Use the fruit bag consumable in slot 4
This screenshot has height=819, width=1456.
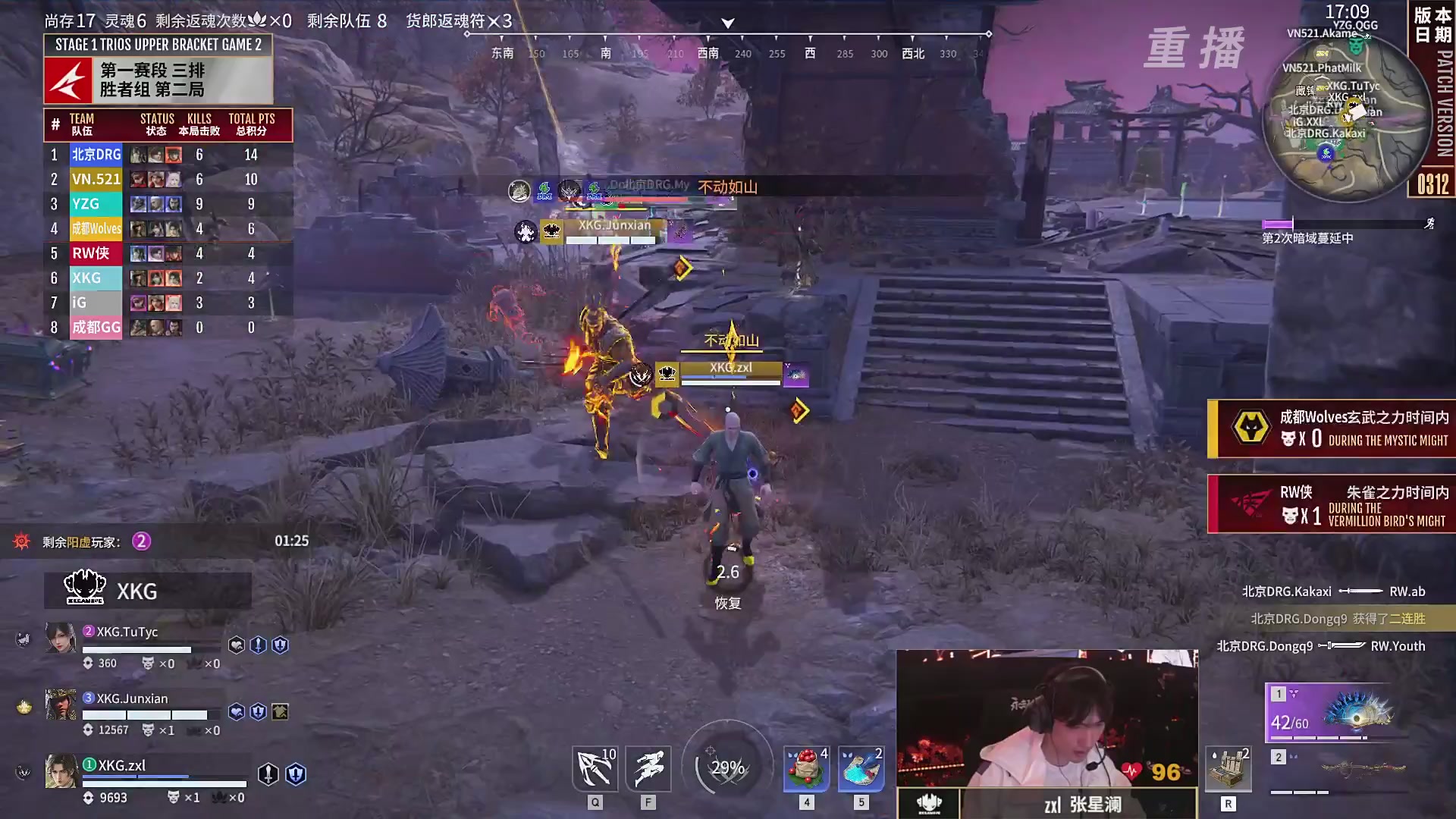pos(806,768)
